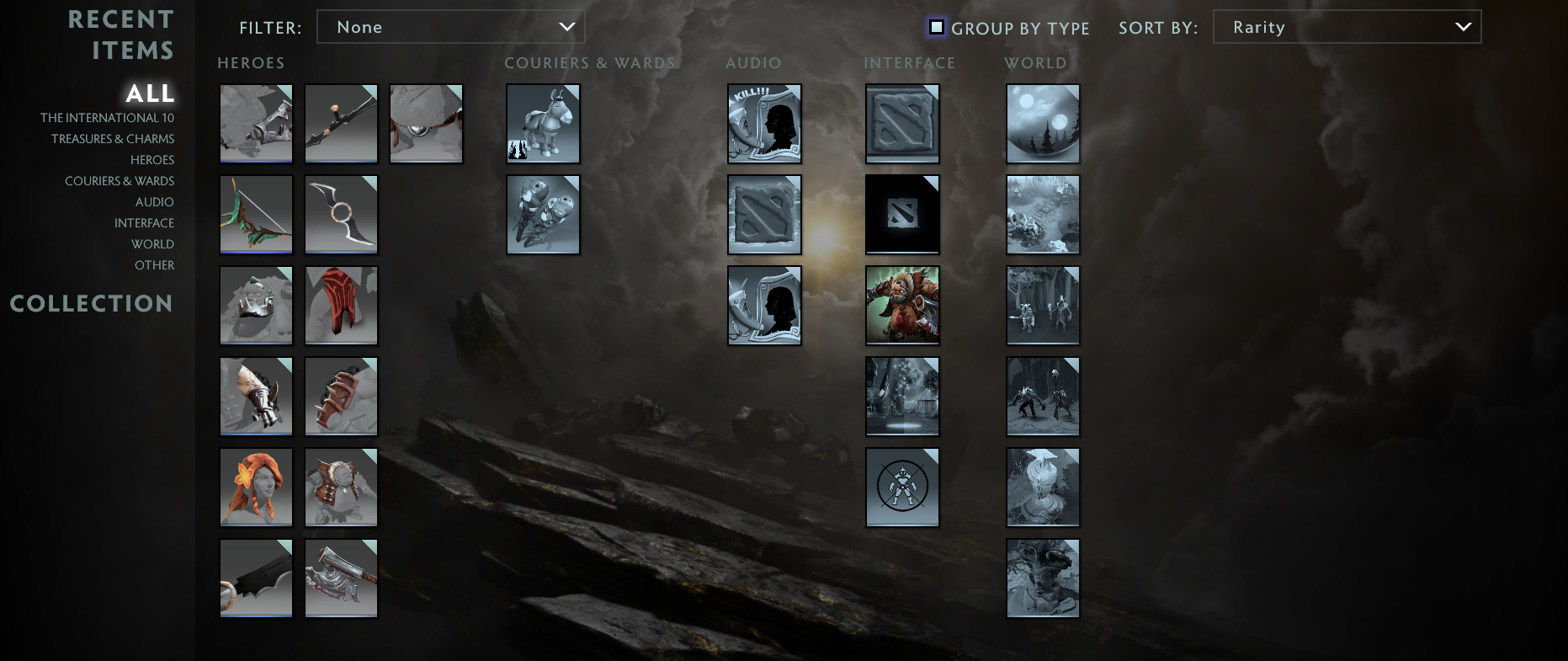The height and width of the screenshot is (661, 1568).
Task: Select the black Dota logo interface item
Action: tap(901, 214)
